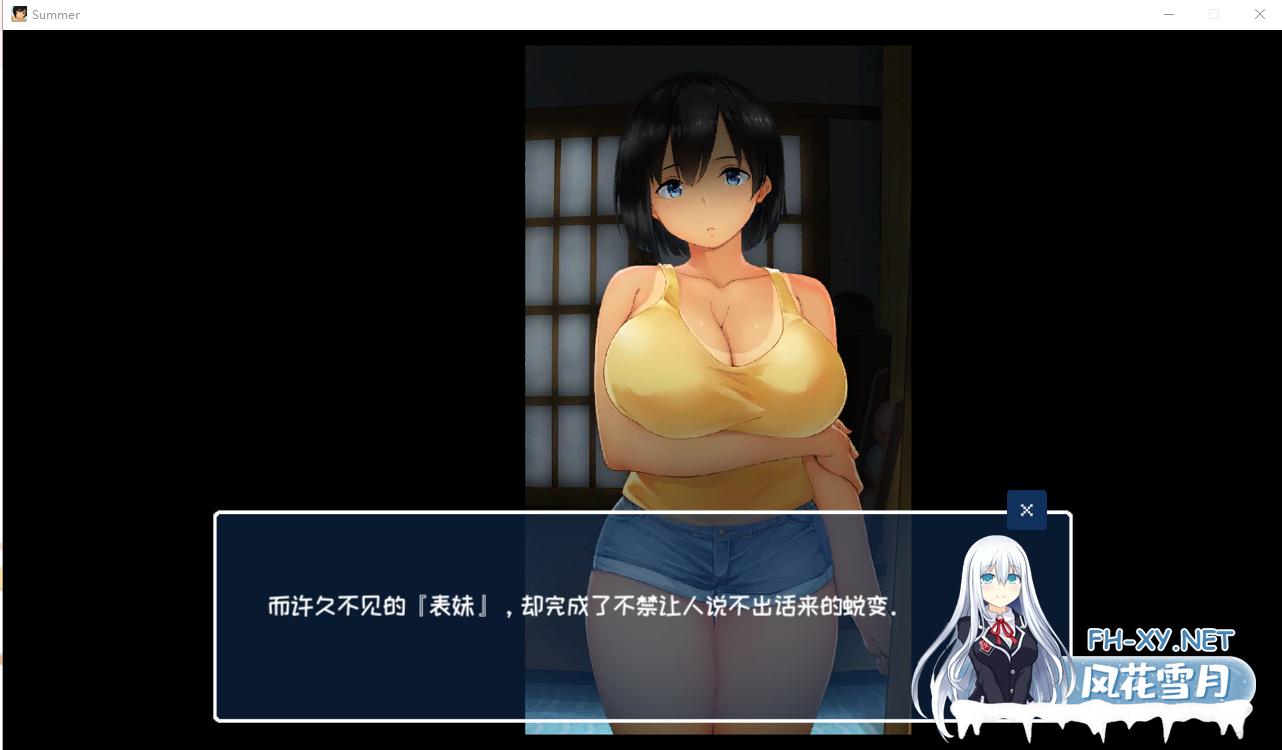Click the FH-XY.NET mascot girl icon
1282x750 pixels.
point(1000,620)
